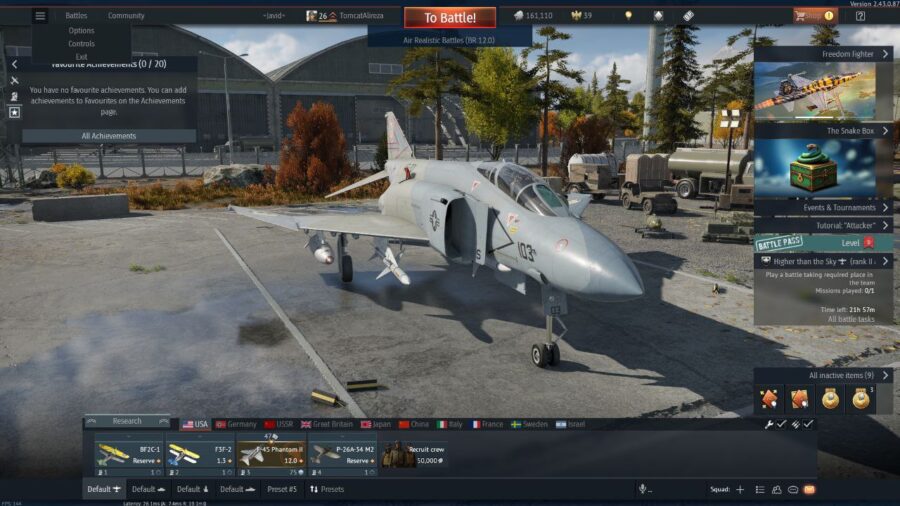
Task: Select the F-4S Phantom II aircraft slot
Action: [x=271, y=452]
